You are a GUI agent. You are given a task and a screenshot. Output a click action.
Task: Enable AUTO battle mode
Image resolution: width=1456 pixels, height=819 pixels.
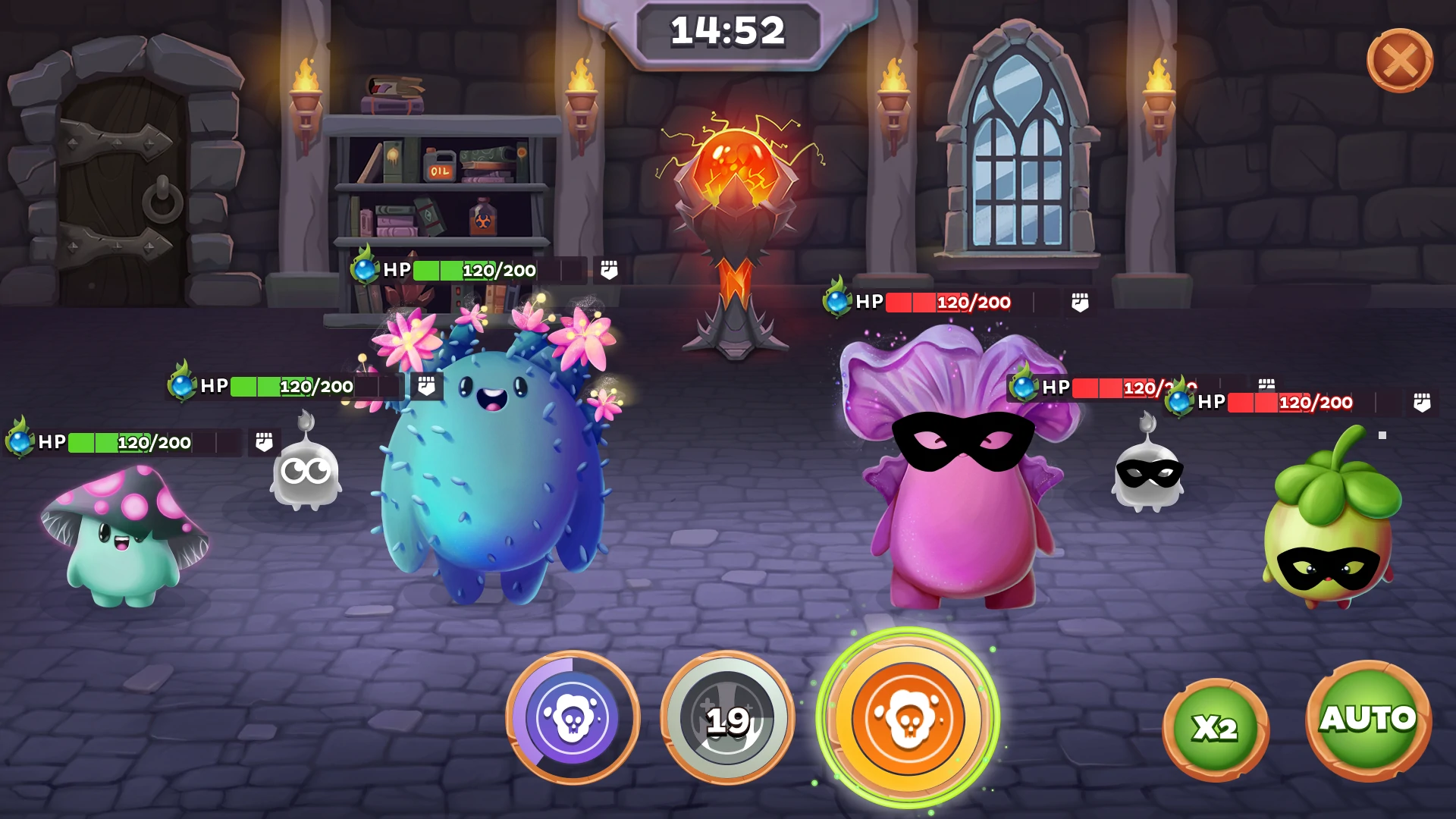pyautogui.click(x=1368, y=720)
